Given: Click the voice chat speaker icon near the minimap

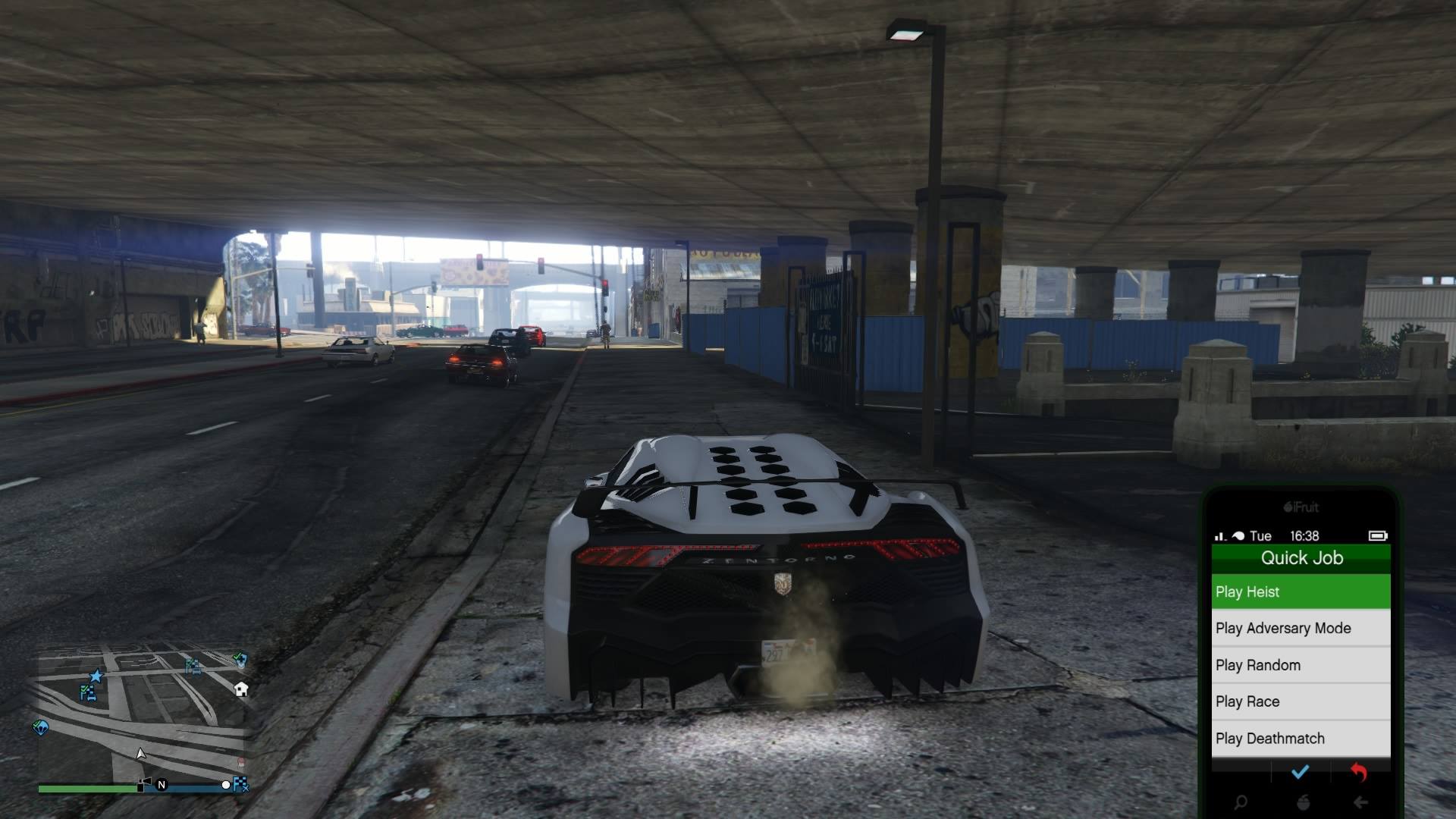Looking at the screenshot, I should [146, 781].
